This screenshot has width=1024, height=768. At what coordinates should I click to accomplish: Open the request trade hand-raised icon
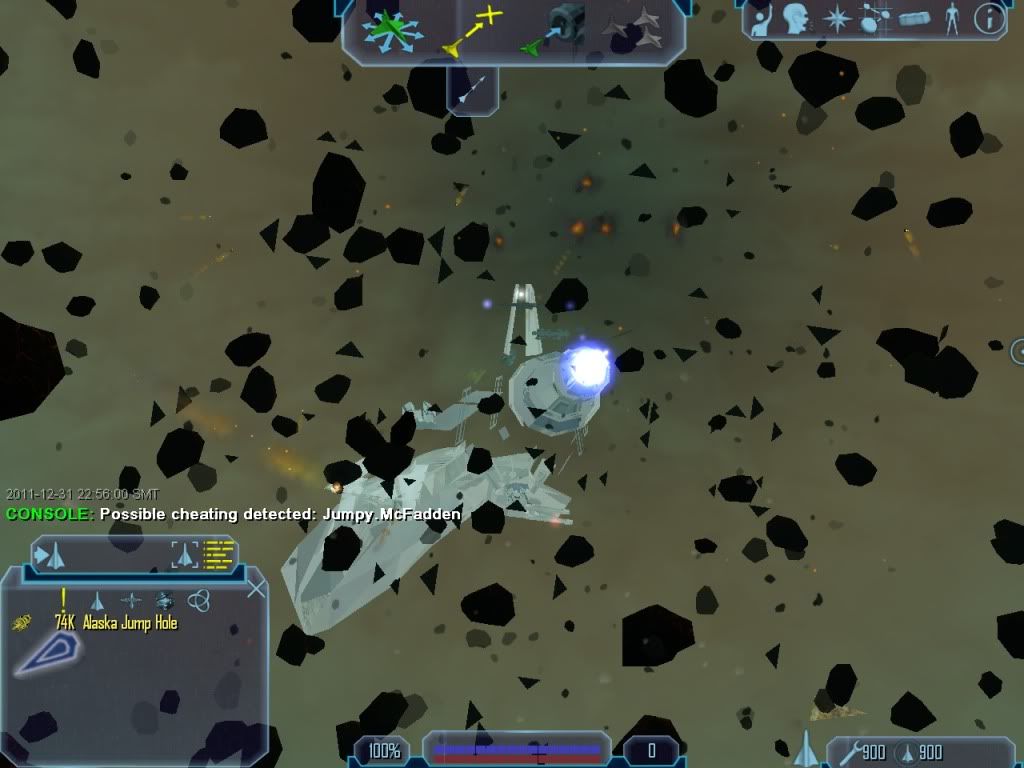(762, 19)
